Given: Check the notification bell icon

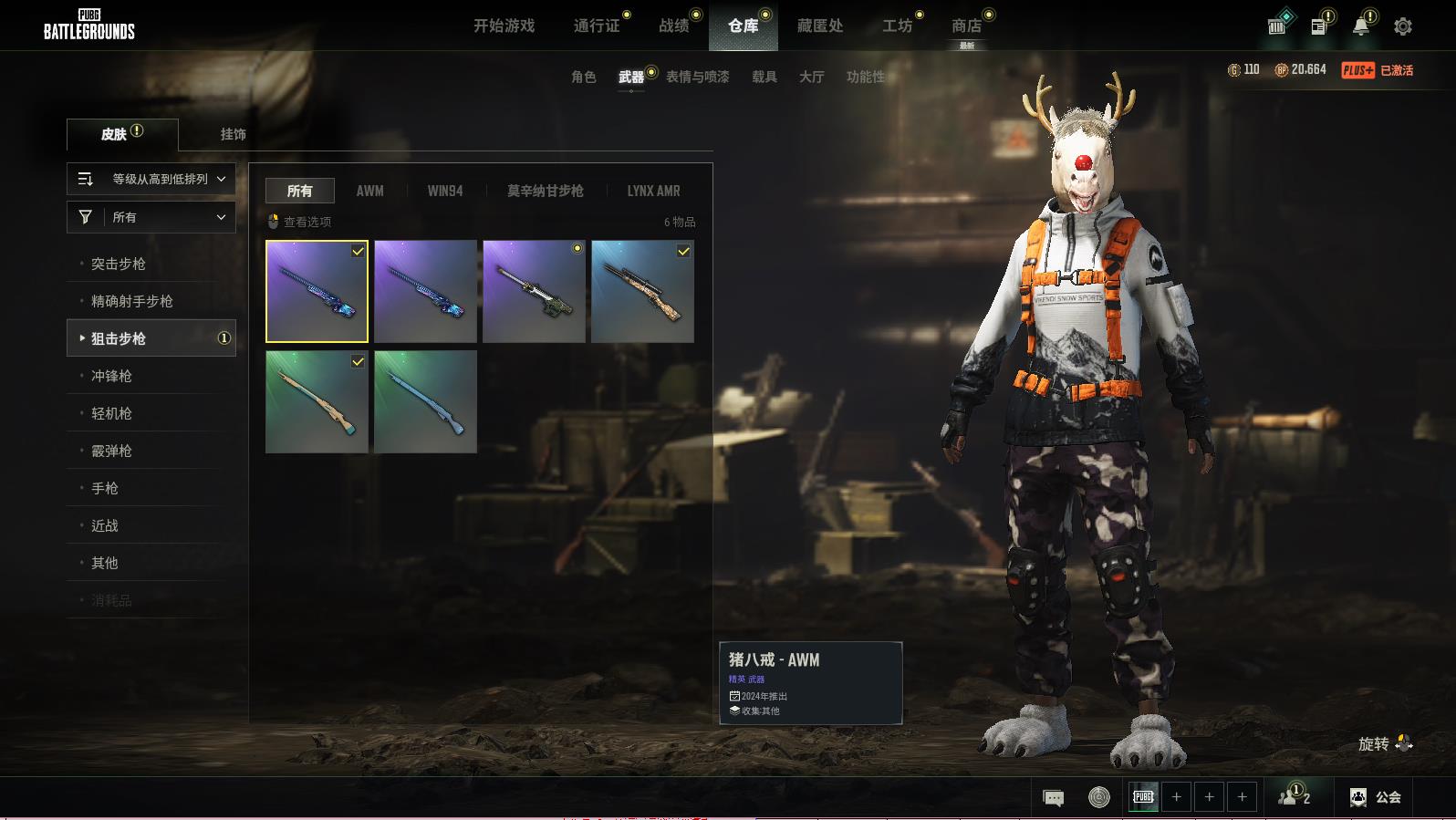Looking at the screenshot, I should pyautogui.click(x=1360, y=26).
